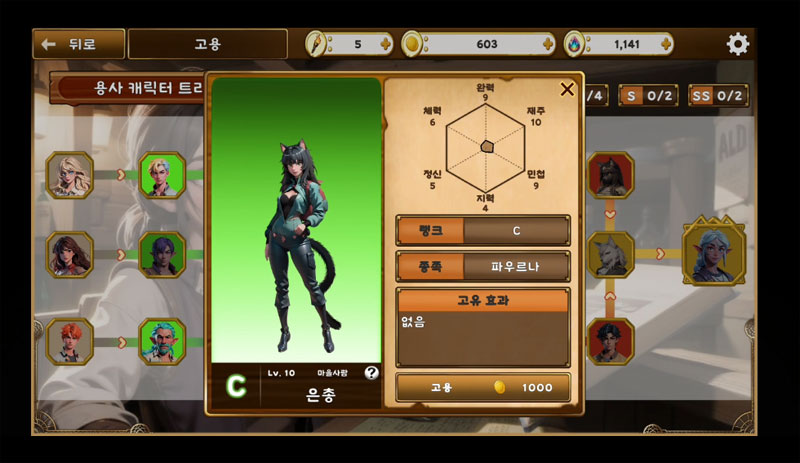Choose the brown-haired woman portrait
800x463 pixels.
[x=70, y=254]
